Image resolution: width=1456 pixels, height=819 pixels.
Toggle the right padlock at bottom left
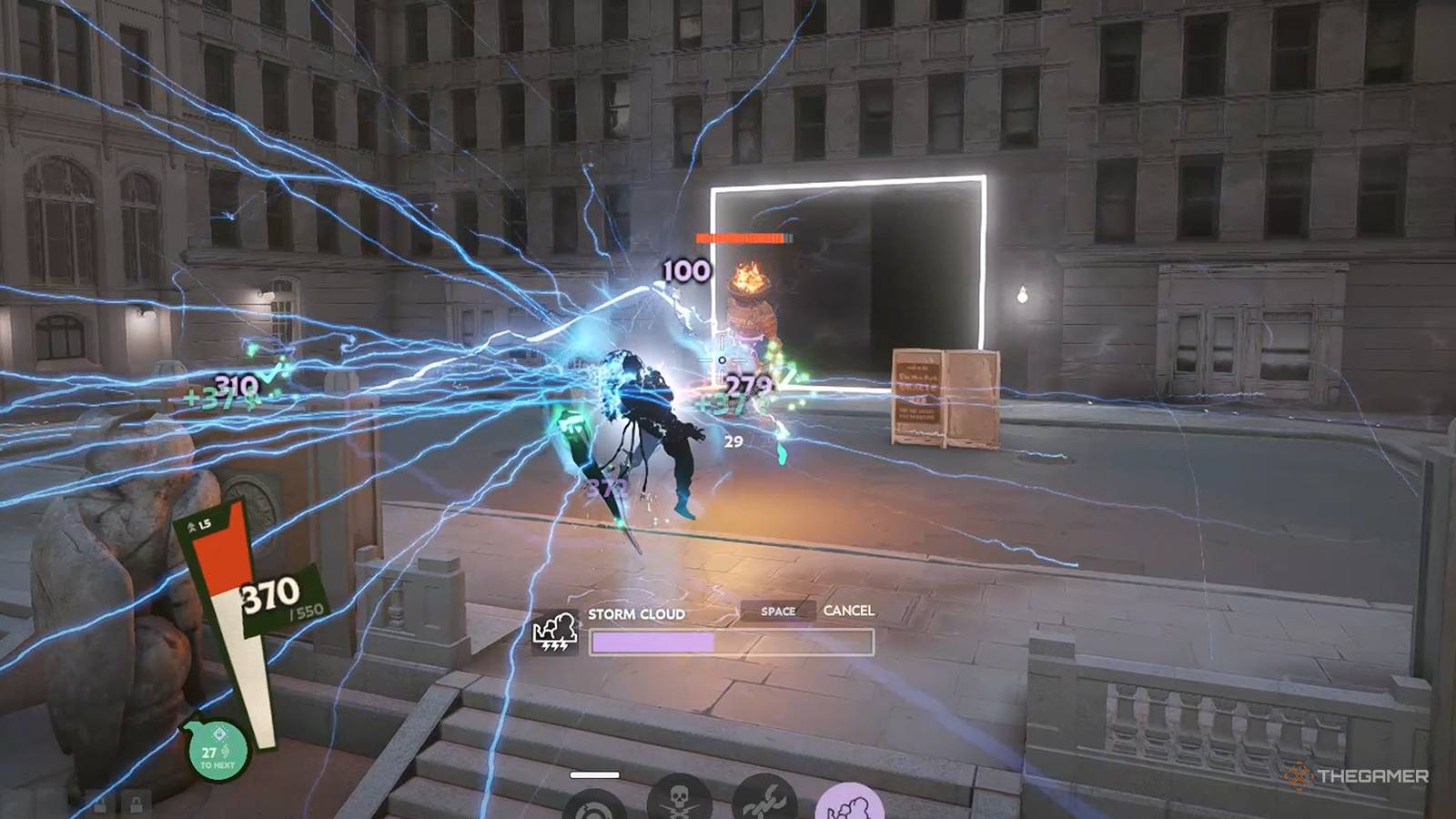click(136, 803)
